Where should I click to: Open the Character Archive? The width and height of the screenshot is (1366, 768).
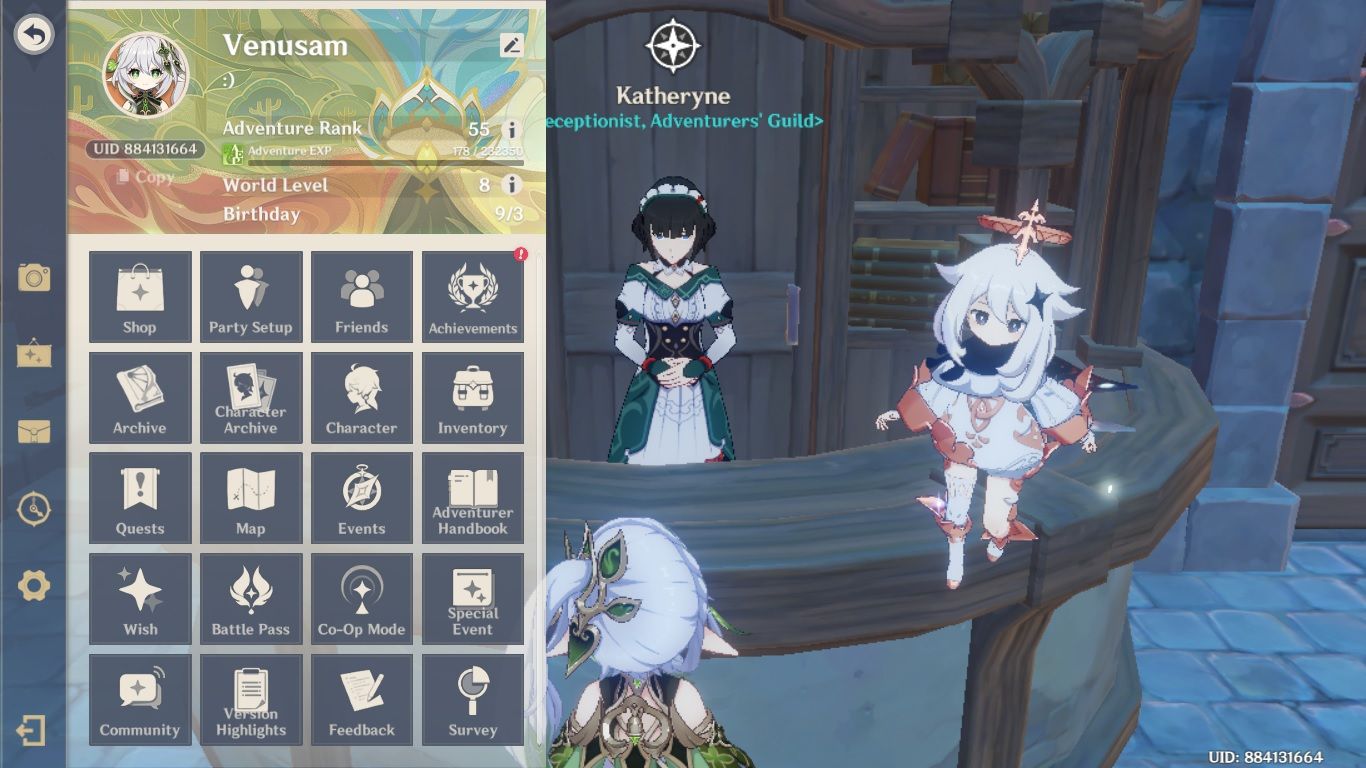pos(250,398)
